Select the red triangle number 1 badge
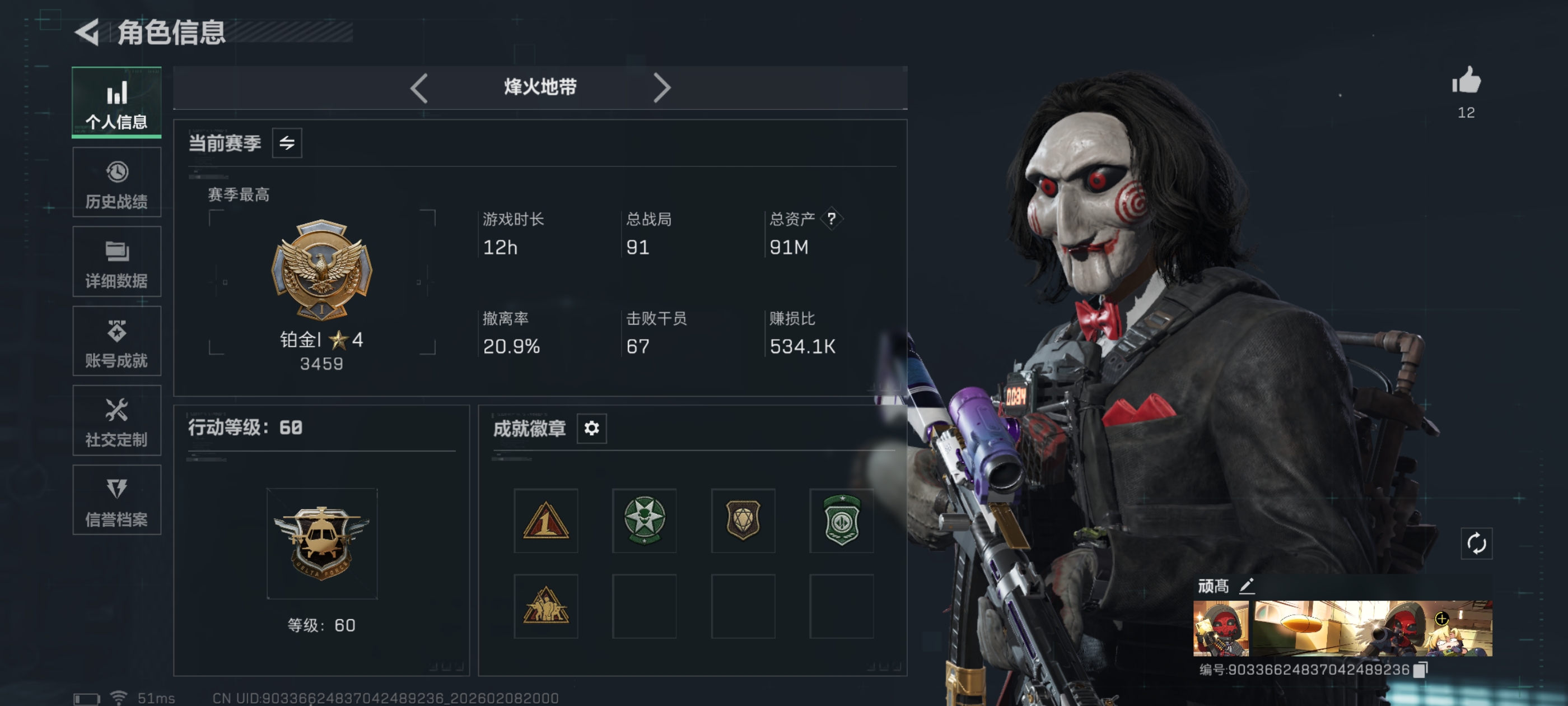The image size is (1568, 706). (x=545, y=520)
